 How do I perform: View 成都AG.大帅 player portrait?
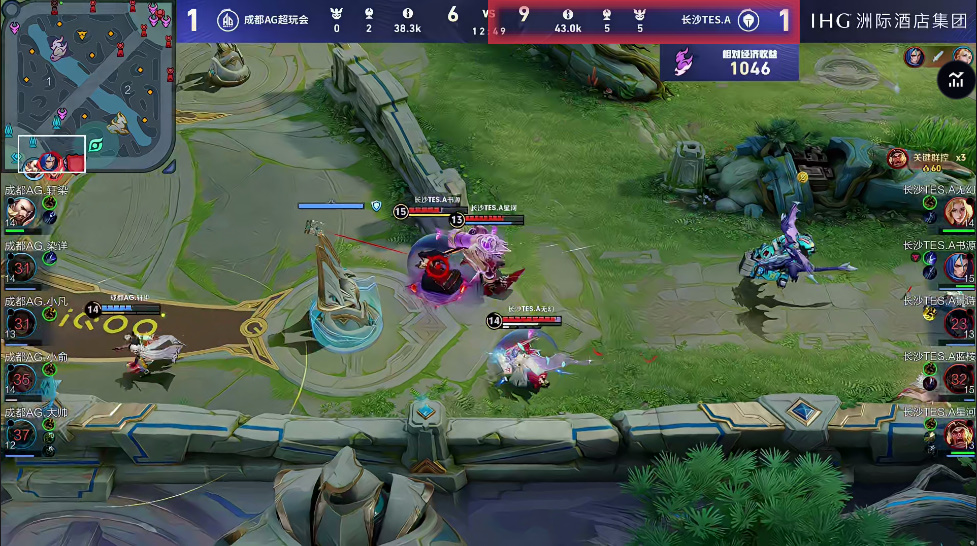[x=22, y=432]
